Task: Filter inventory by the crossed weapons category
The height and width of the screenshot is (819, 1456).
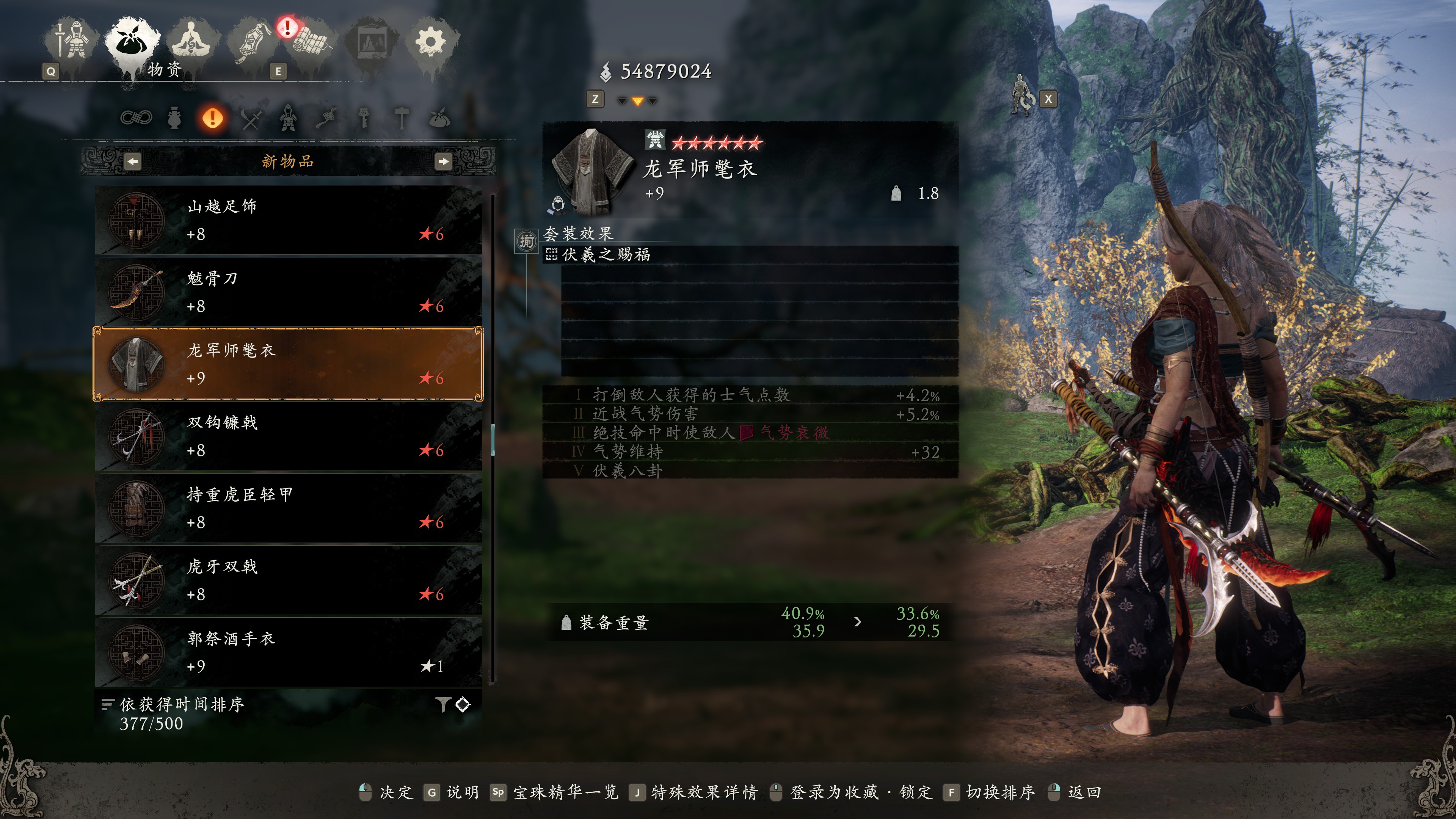Action: 250,119
